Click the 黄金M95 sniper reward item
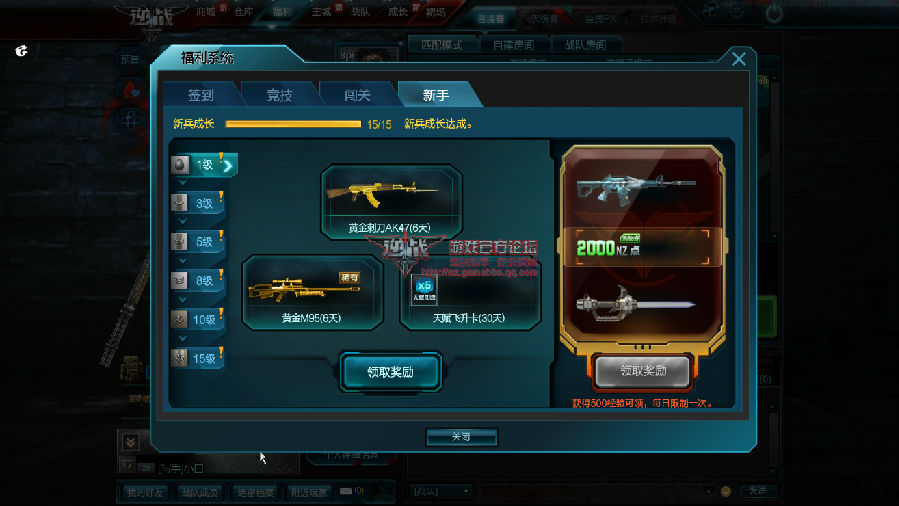The width and height of the screenshot is (899, 506). click(312, 292)
